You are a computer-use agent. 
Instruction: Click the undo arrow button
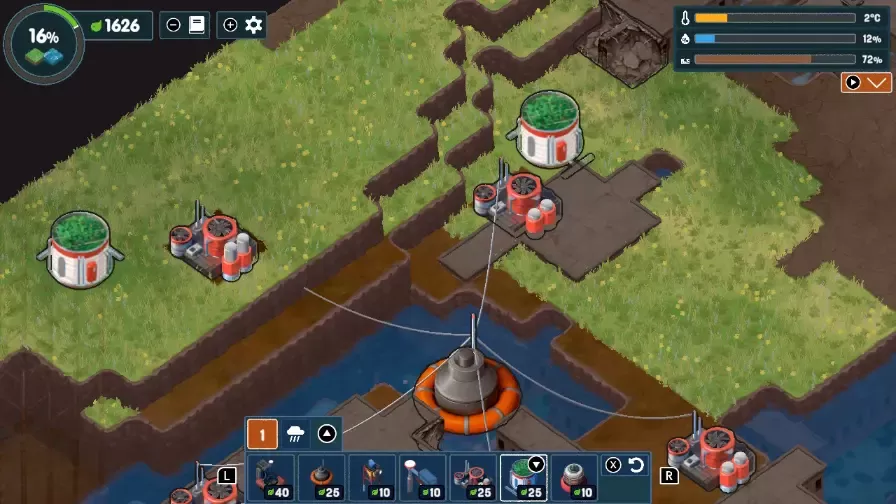pos(637,465)
